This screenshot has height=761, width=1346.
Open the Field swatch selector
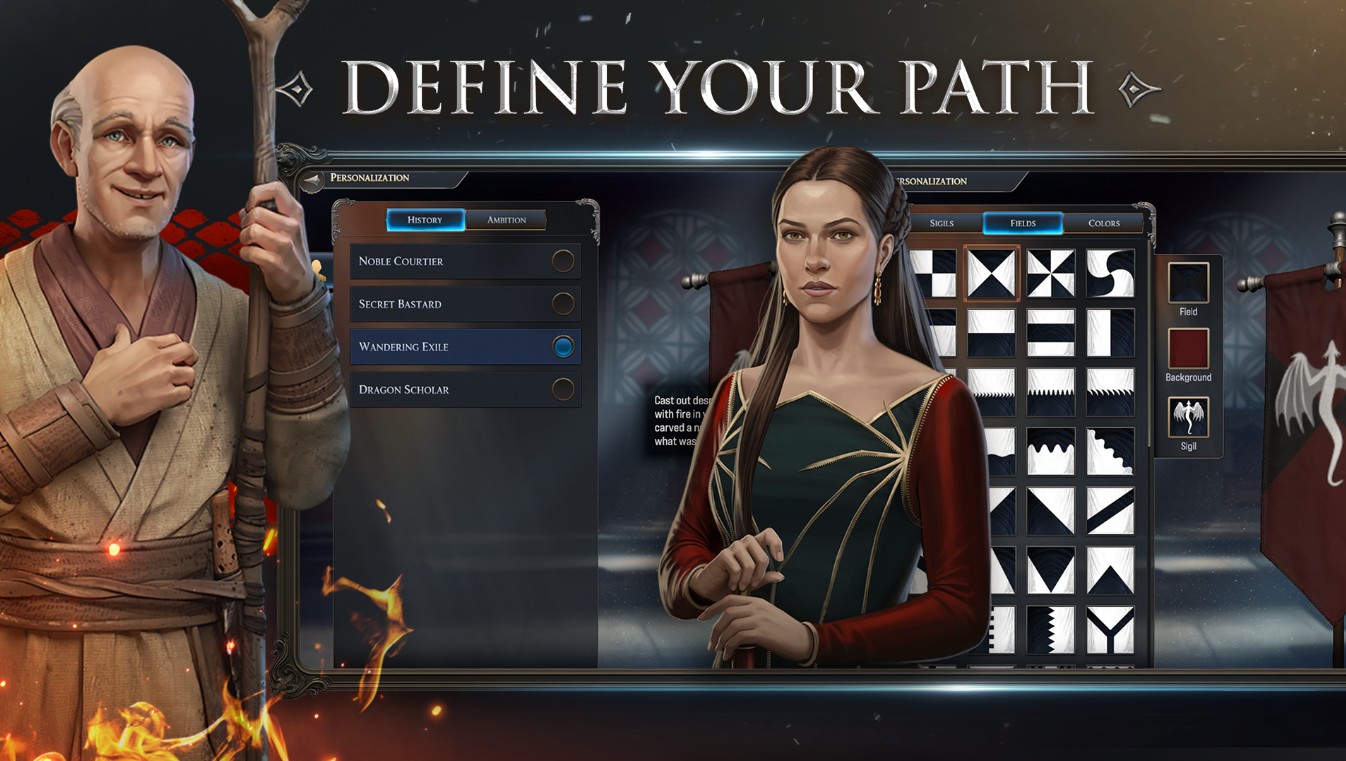pos(1189,285)
